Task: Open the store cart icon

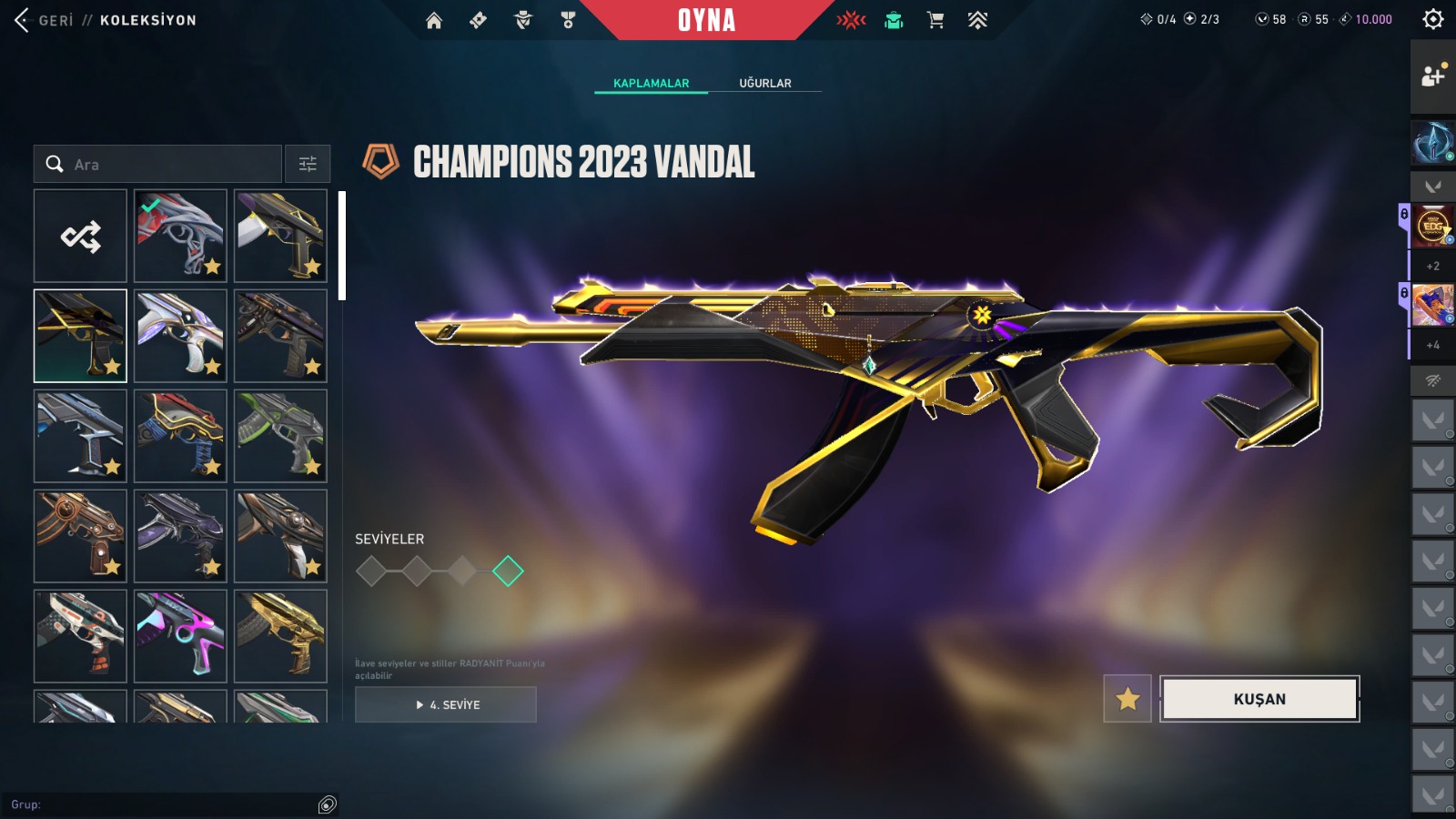Action: point(935,20)
